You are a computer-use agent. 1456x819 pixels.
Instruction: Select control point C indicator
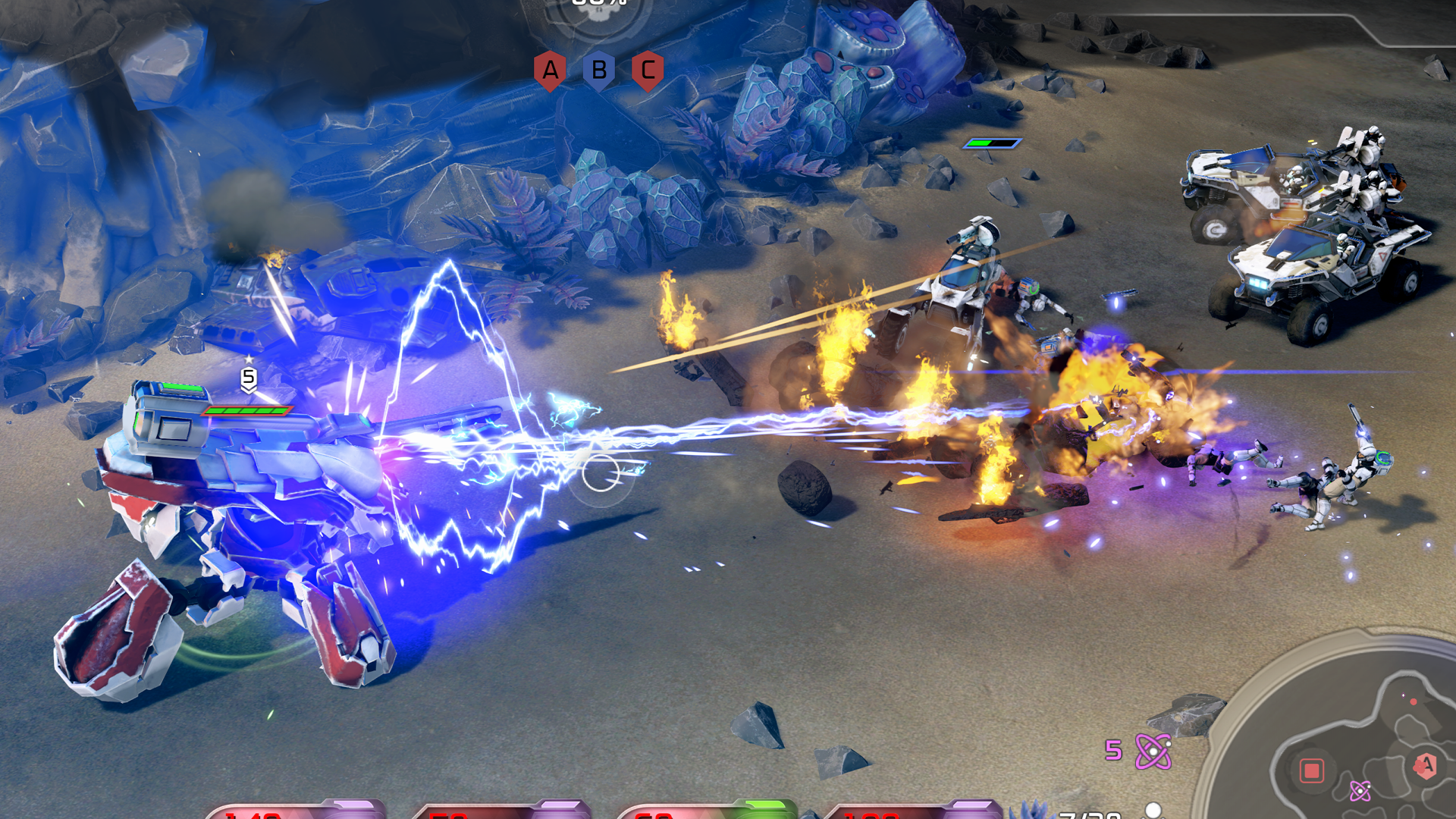tap(648, 71)
